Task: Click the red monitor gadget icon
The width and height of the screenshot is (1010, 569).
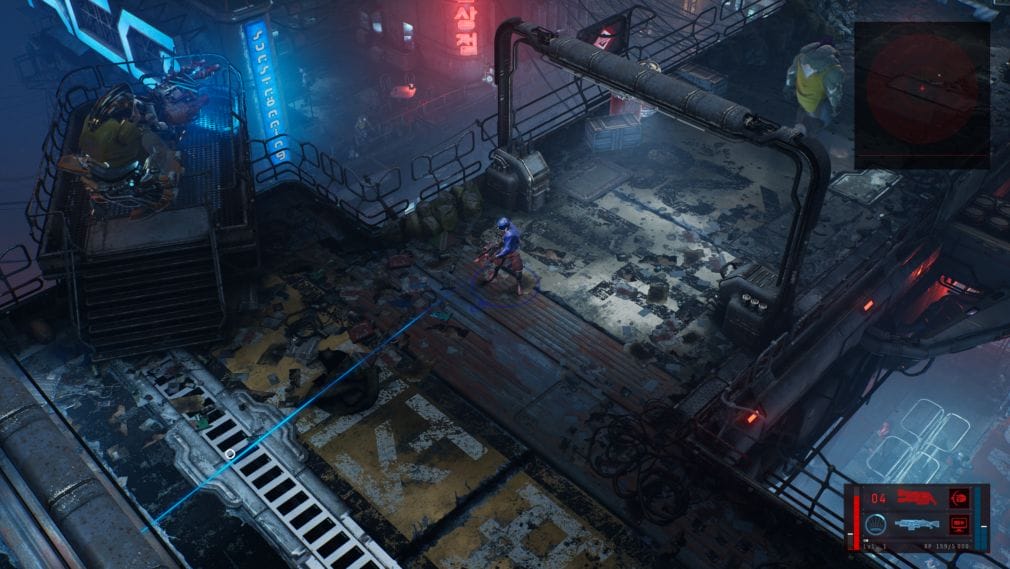Action: point(959,523)
